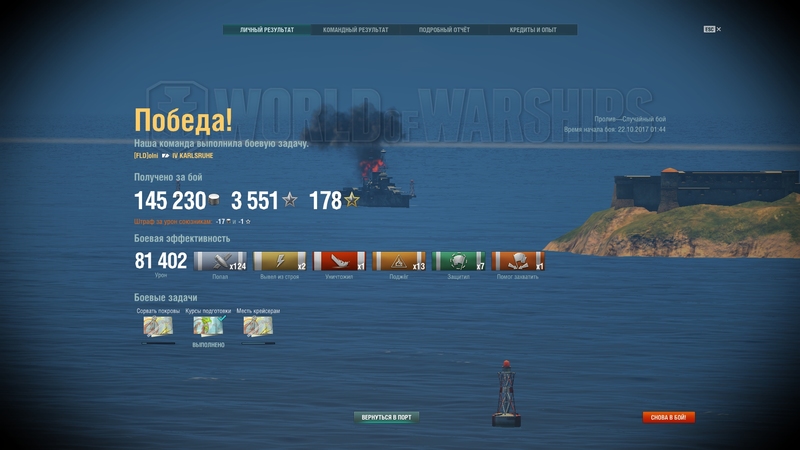This screenshot has width=800, height=450.
Task: Start another battle with Снова в бой
Action: 668,417
